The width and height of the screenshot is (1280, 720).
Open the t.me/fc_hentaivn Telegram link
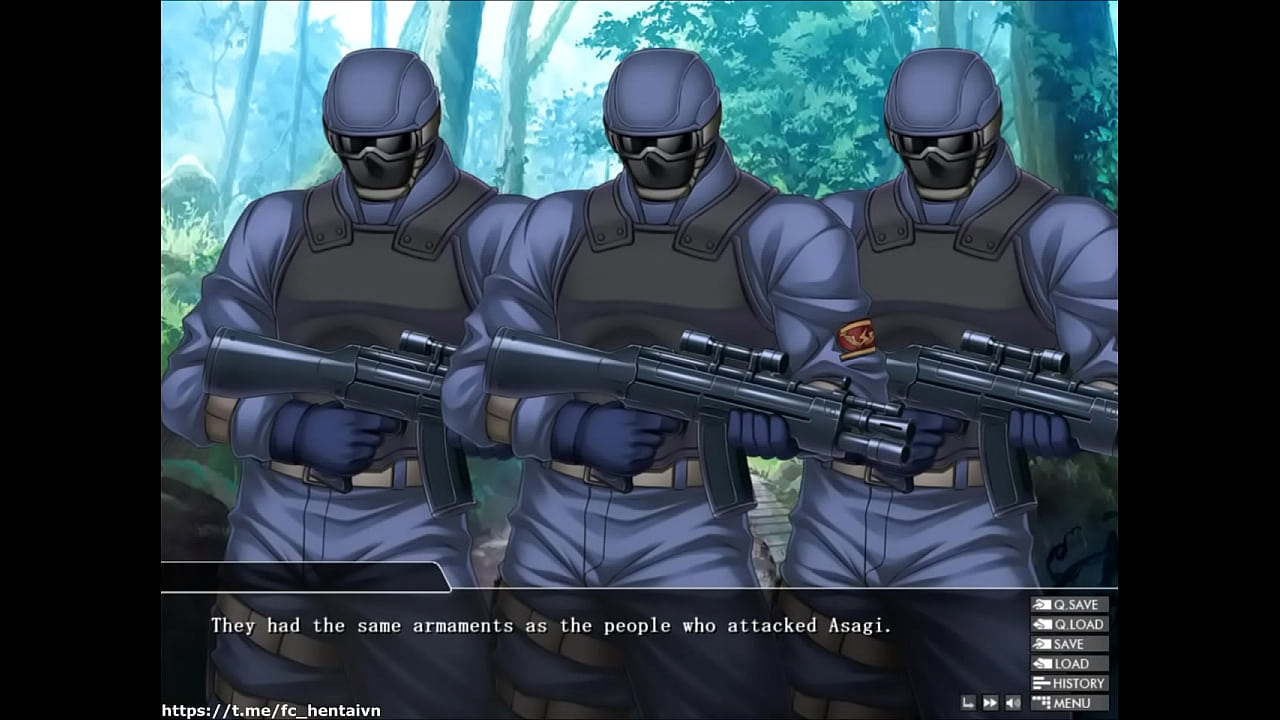tap(272, 709)
